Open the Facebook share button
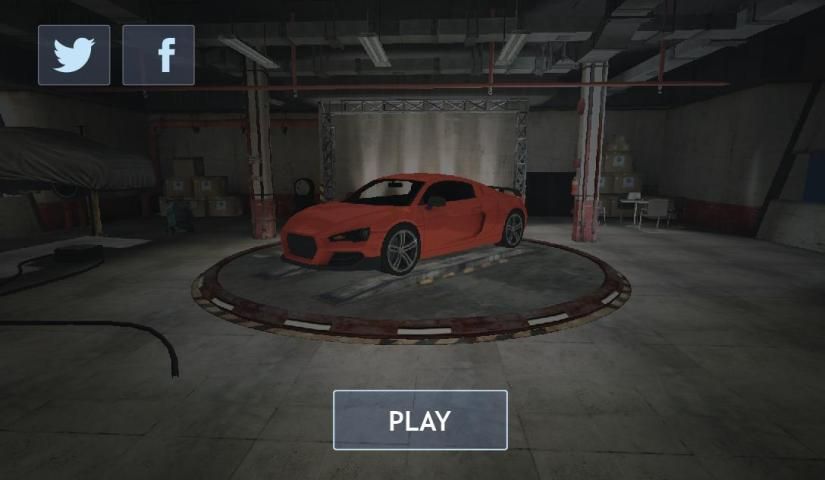Viewport: 825px width, 480px height. coord(158,55)
